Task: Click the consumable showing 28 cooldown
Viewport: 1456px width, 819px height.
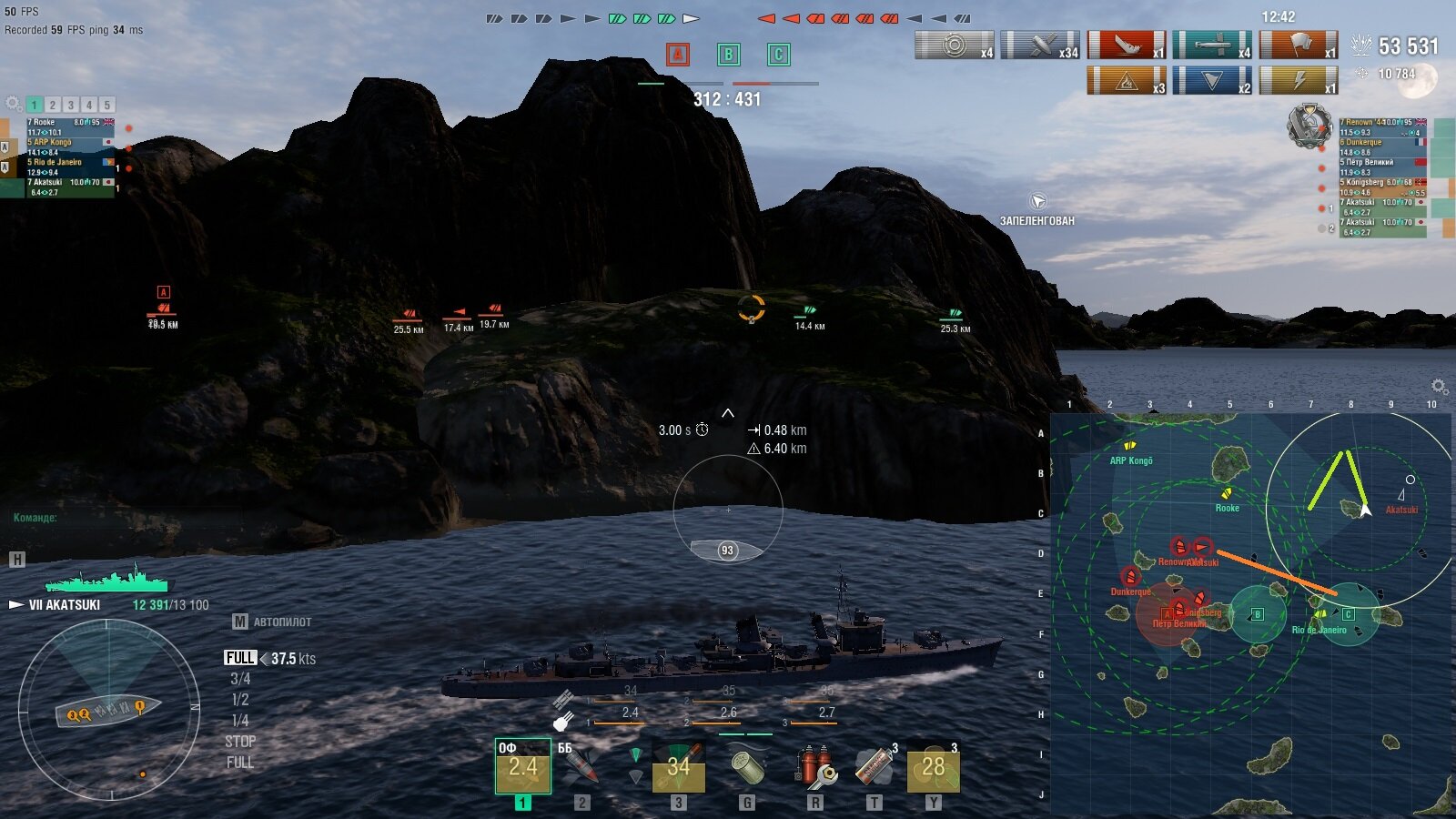Action: click(933, 766)
